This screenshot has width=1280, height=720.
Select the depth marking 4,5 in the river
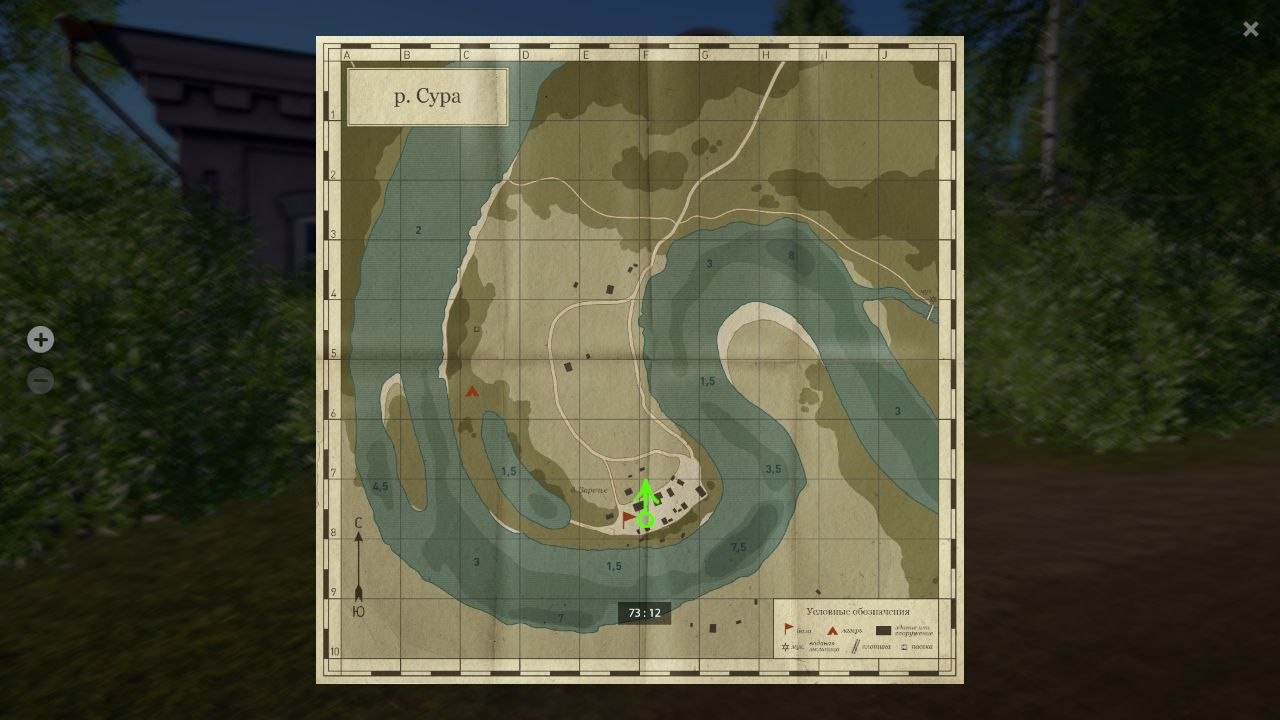[379, 487]
